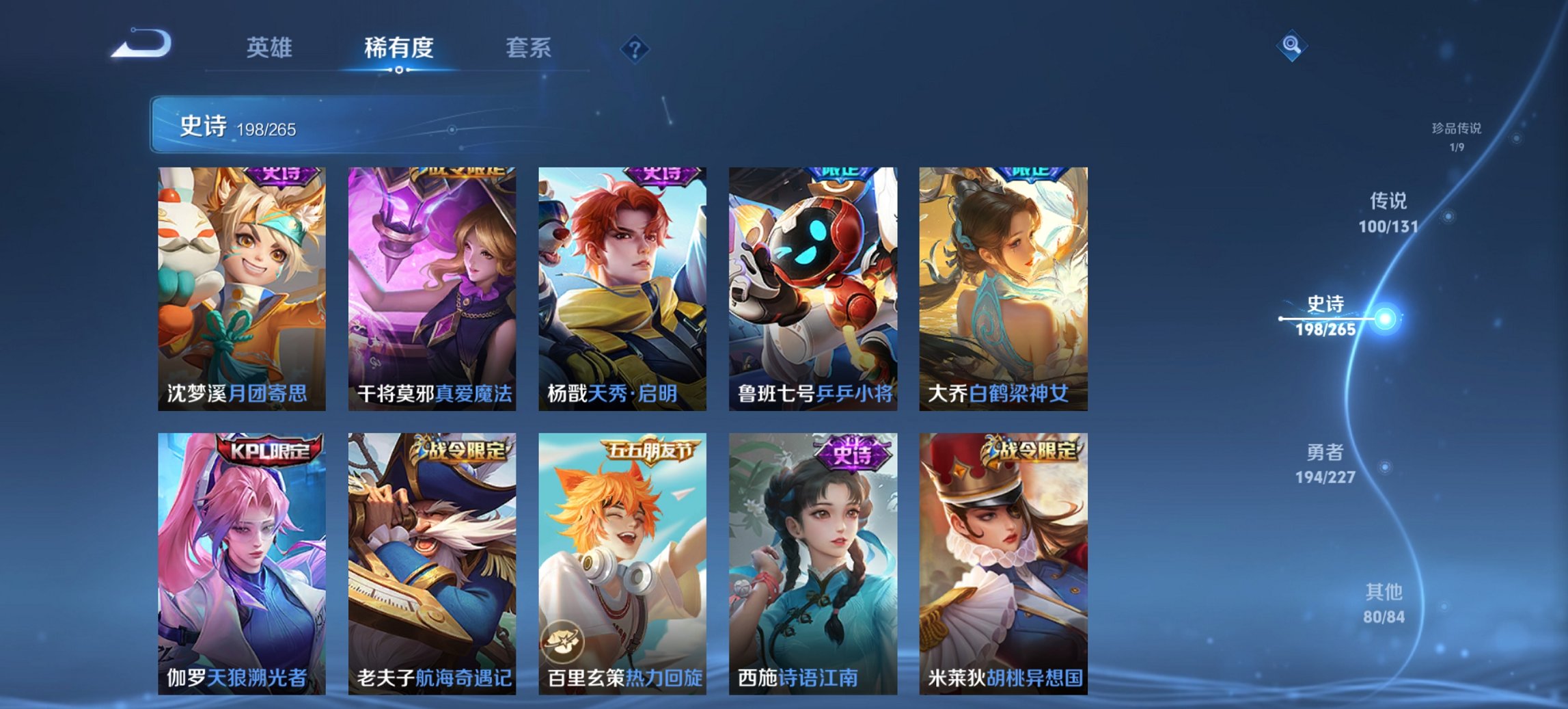Select the 大乔白鹤梁神女 skin
Image resolution: width=1568 pixels, height=709 pixels.
tap(1004, 287)
